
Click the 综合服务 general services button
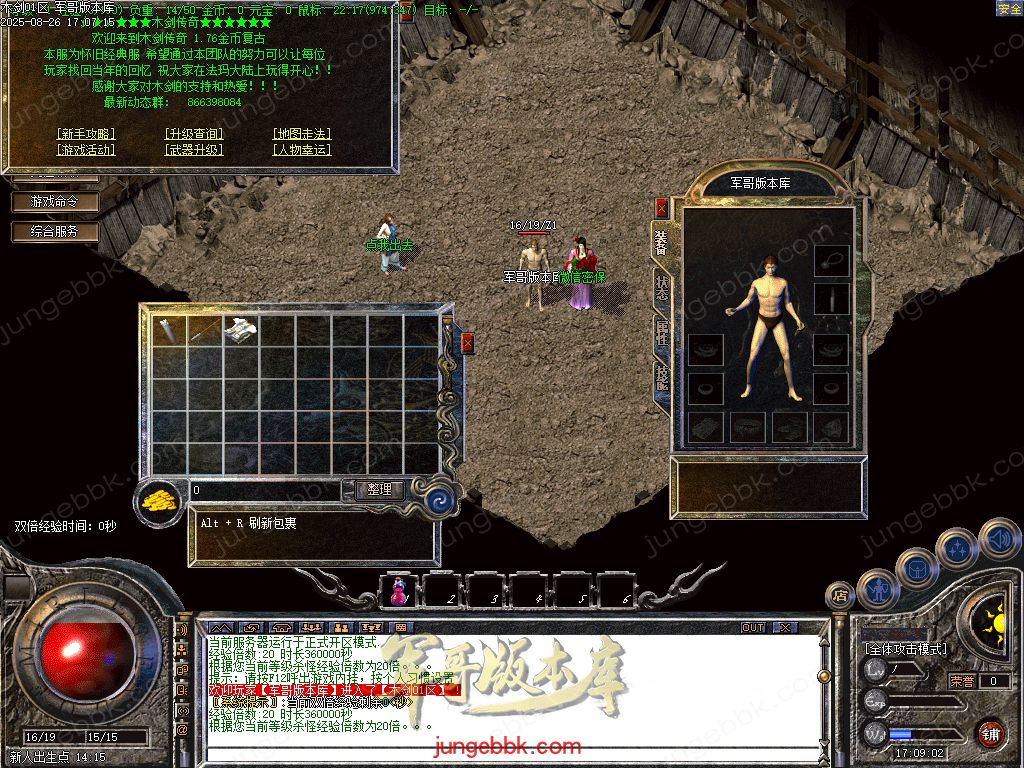tap(56, 231)
